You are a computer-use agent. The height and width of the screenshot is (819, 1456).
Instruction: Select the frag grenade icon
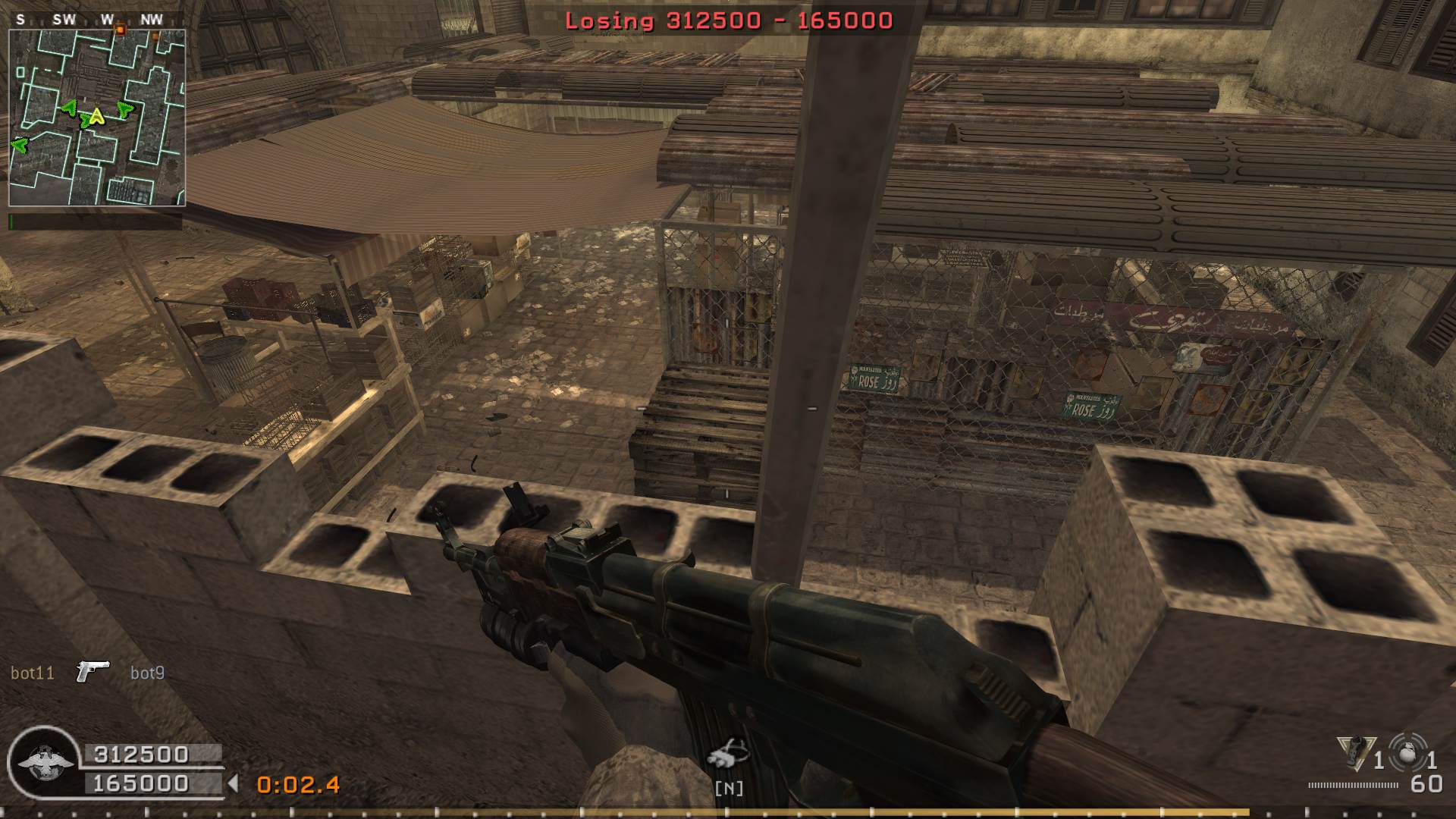[1407, 755]
